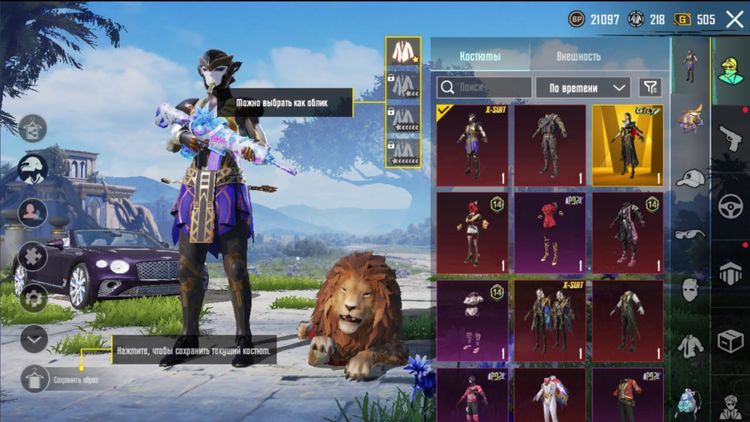Expand the down-arrow button on left sidebar
The width and height of the screenshot is (750, 422).
point(35,338)
